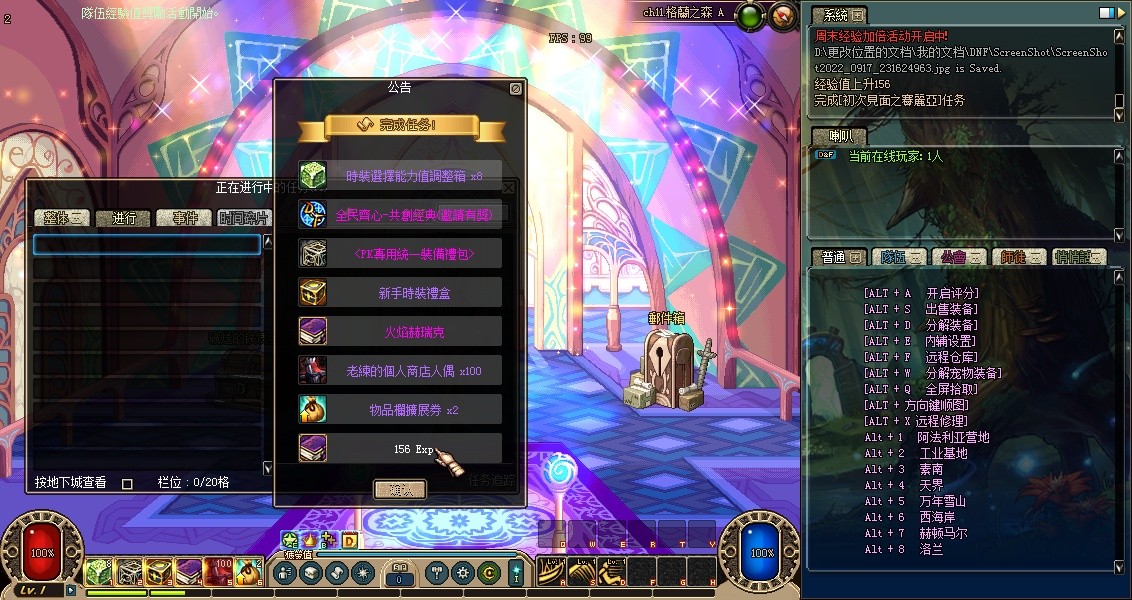
Task: Select the 師徒 chat tab
Action: [x=1019, y=257]
